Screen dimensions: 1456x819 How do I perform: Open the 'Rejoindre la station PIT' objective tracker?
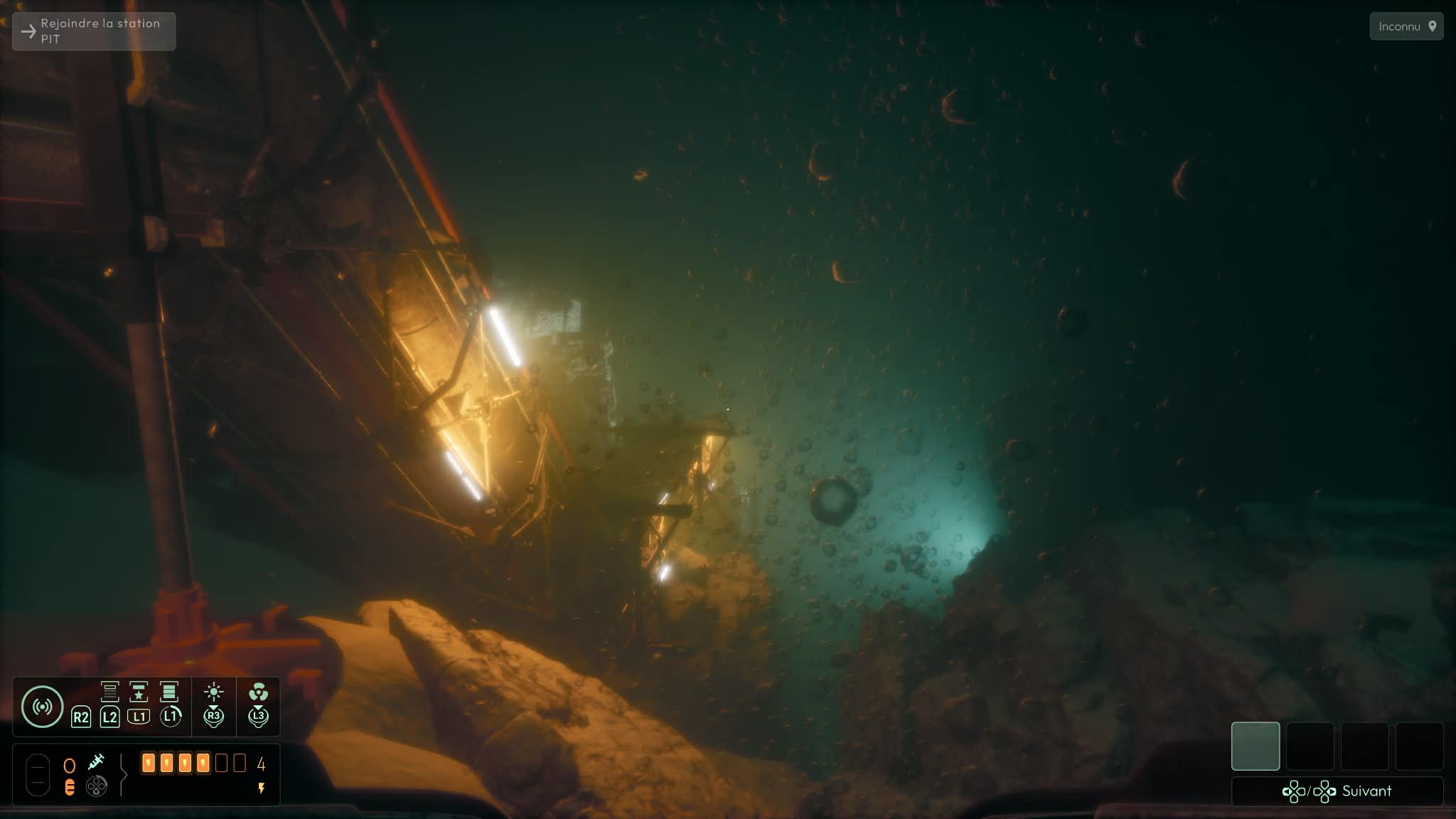tap(94, 31)
